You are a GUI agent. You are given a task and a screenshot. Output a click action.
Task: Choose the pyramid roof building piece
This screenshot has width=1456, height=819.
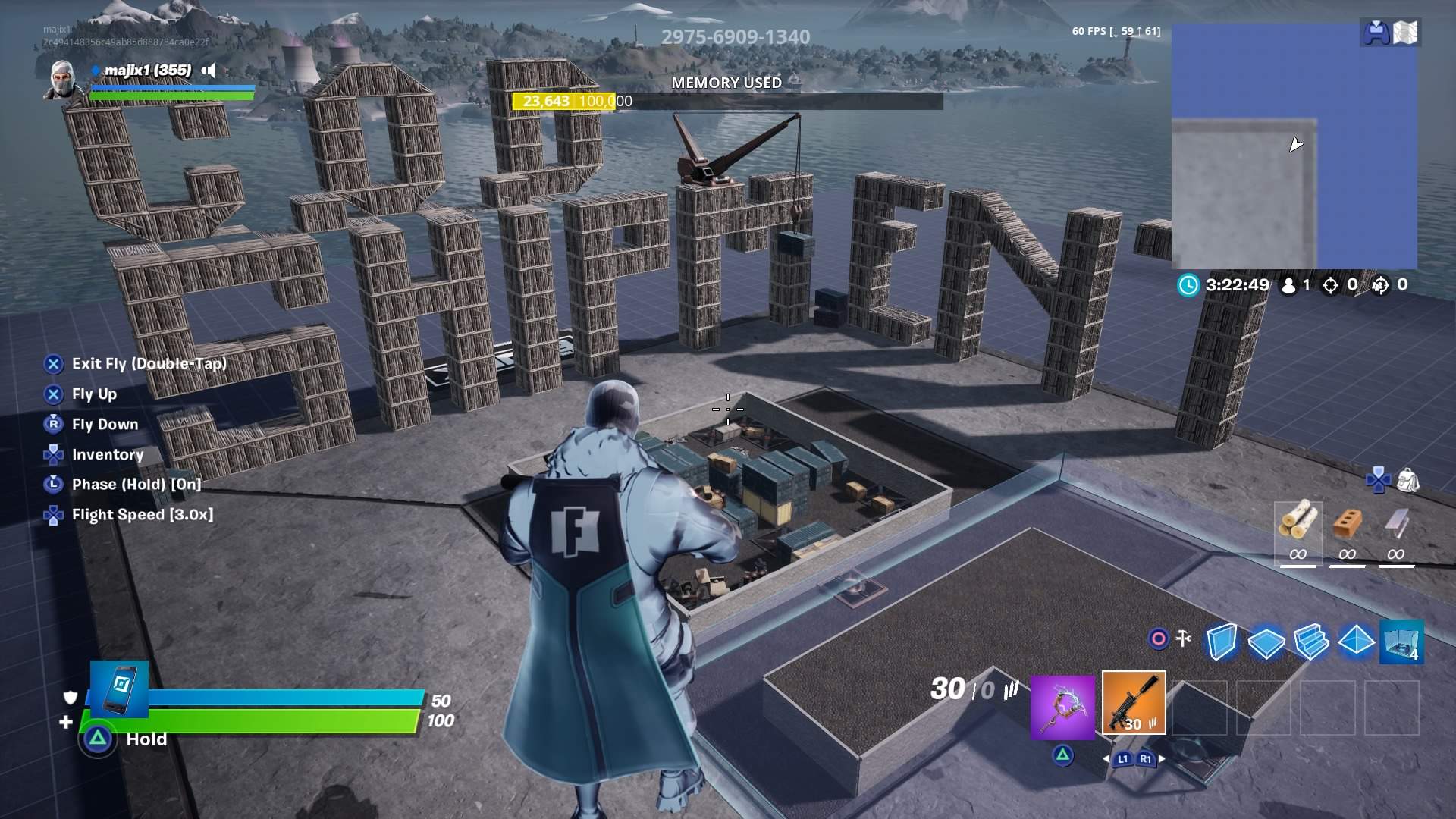click(x=1356, y=642)
